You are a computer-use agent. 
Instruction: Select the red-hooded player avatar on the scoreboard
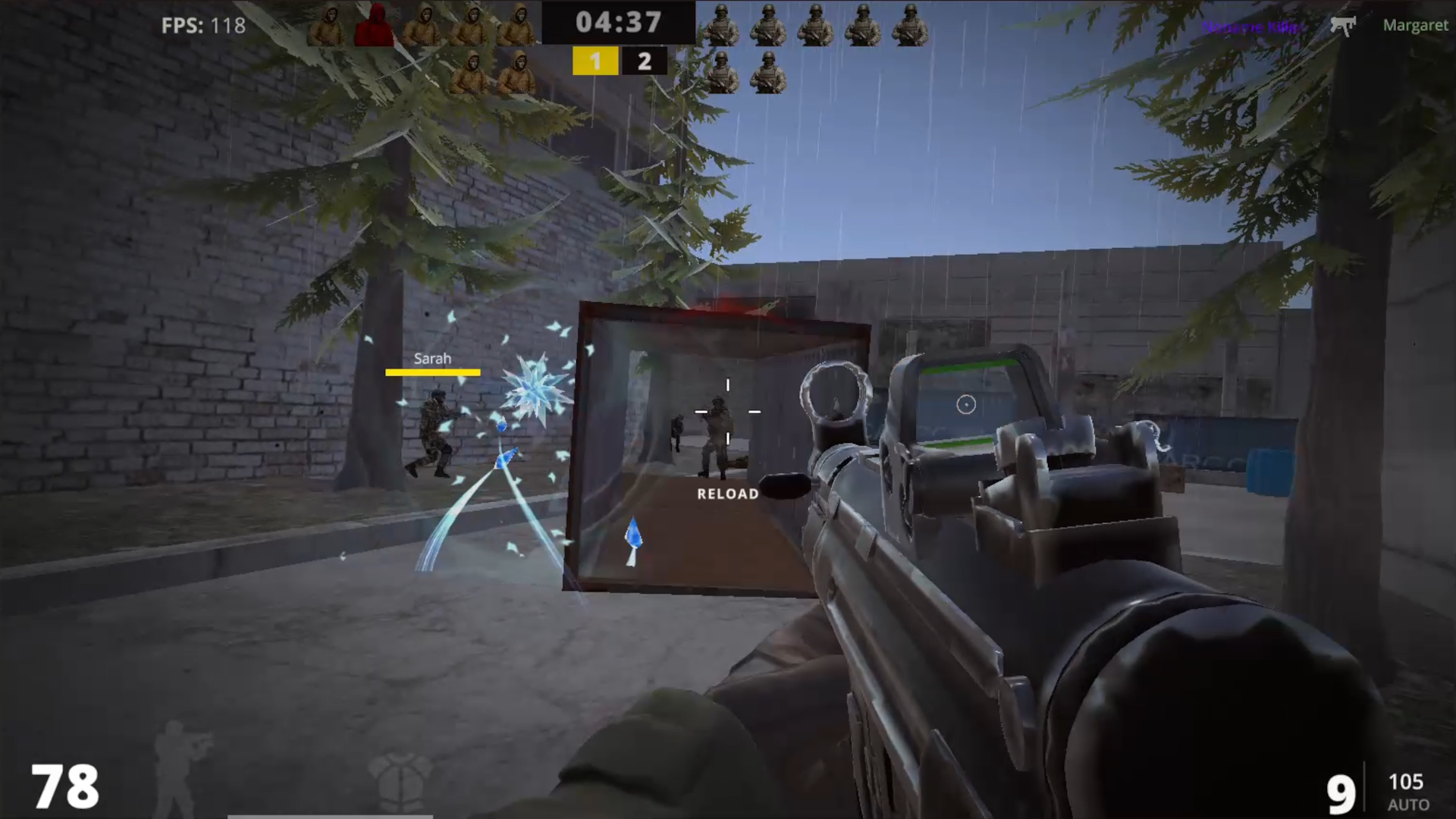click(x=375, y=25)
